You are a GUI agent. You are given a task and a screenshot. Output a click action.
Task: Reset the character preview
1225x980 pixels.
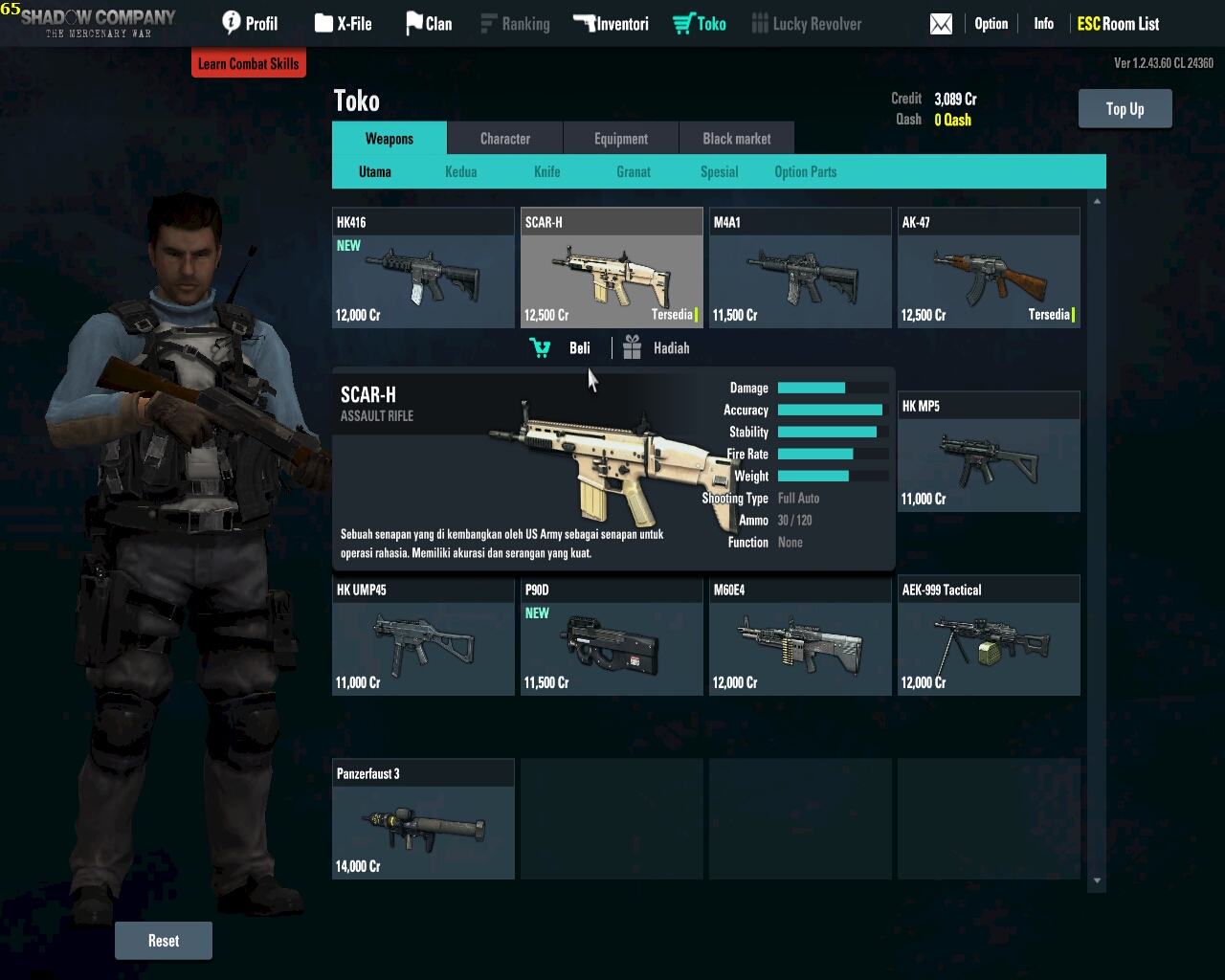click(164, 941)
